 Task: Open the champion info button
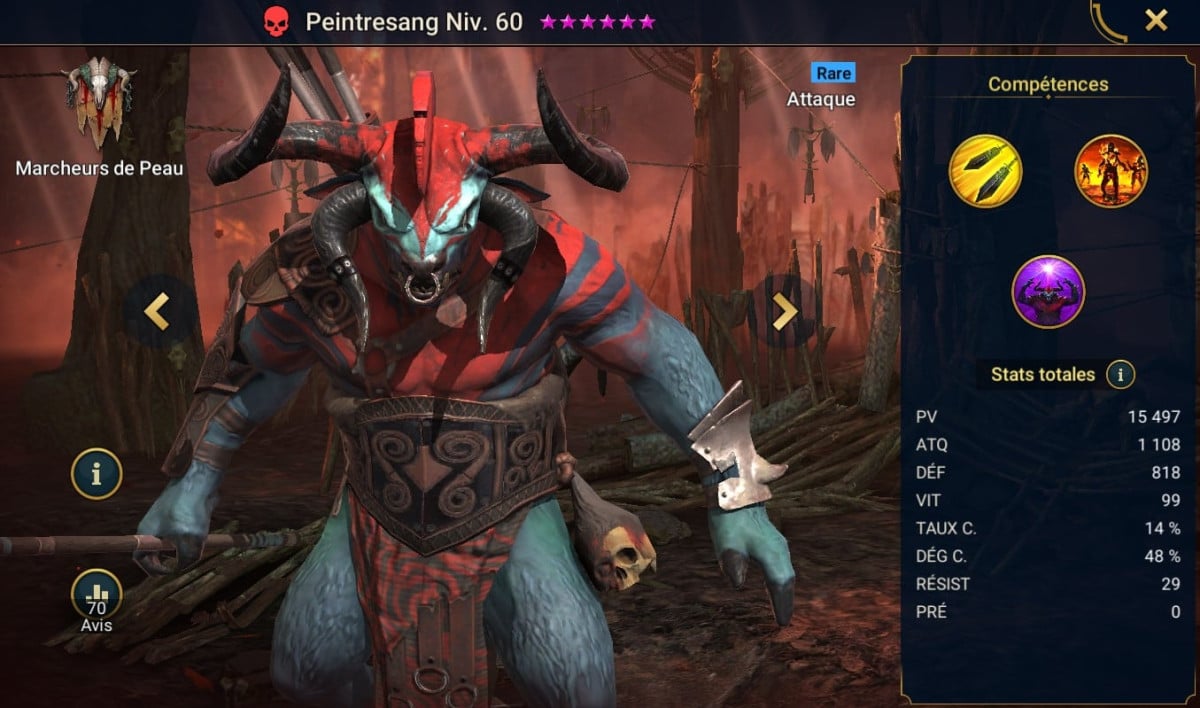pos(96,475)
